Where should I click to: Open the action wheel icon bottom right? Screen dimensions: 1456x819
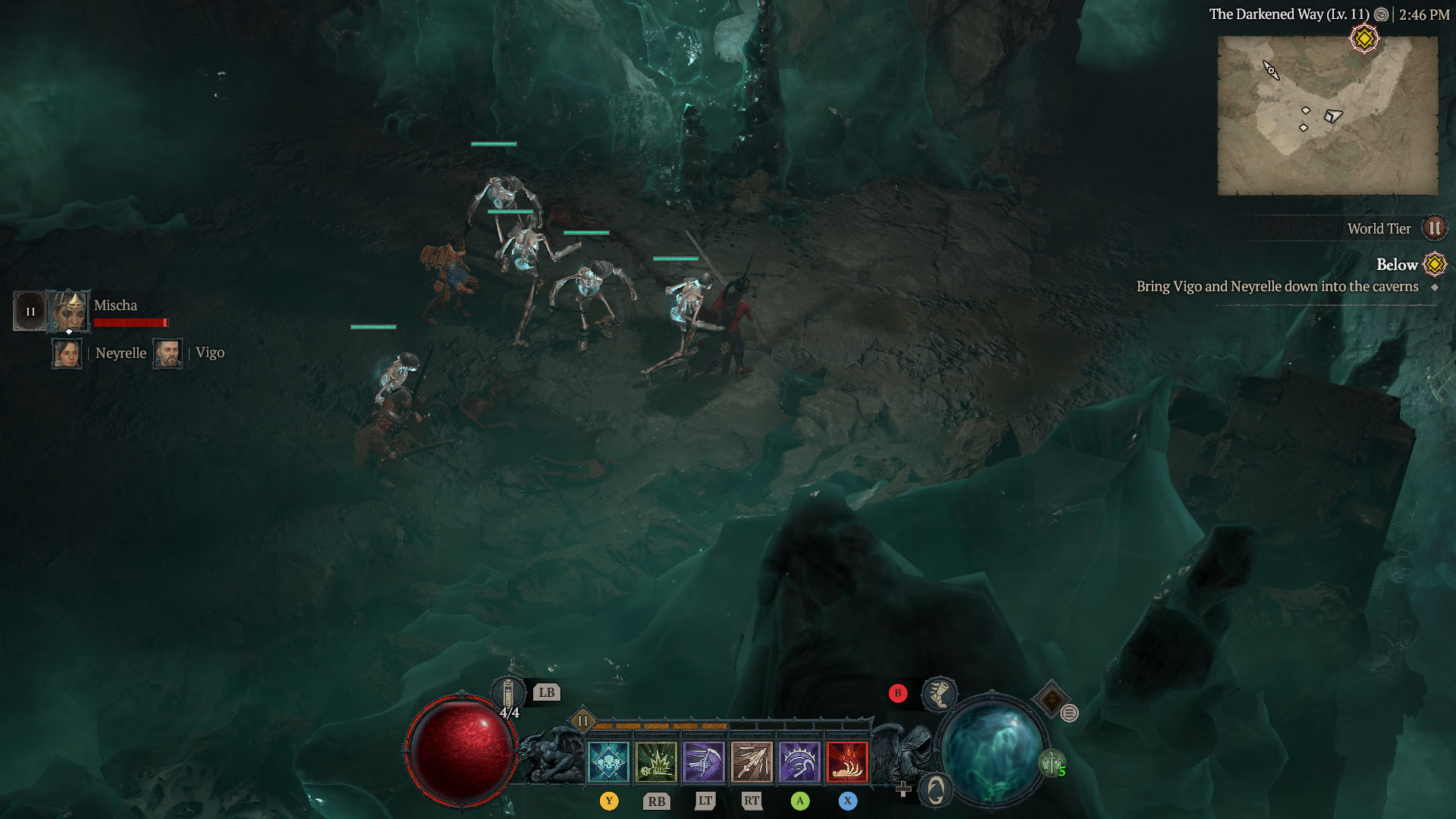tap(934, 790)
